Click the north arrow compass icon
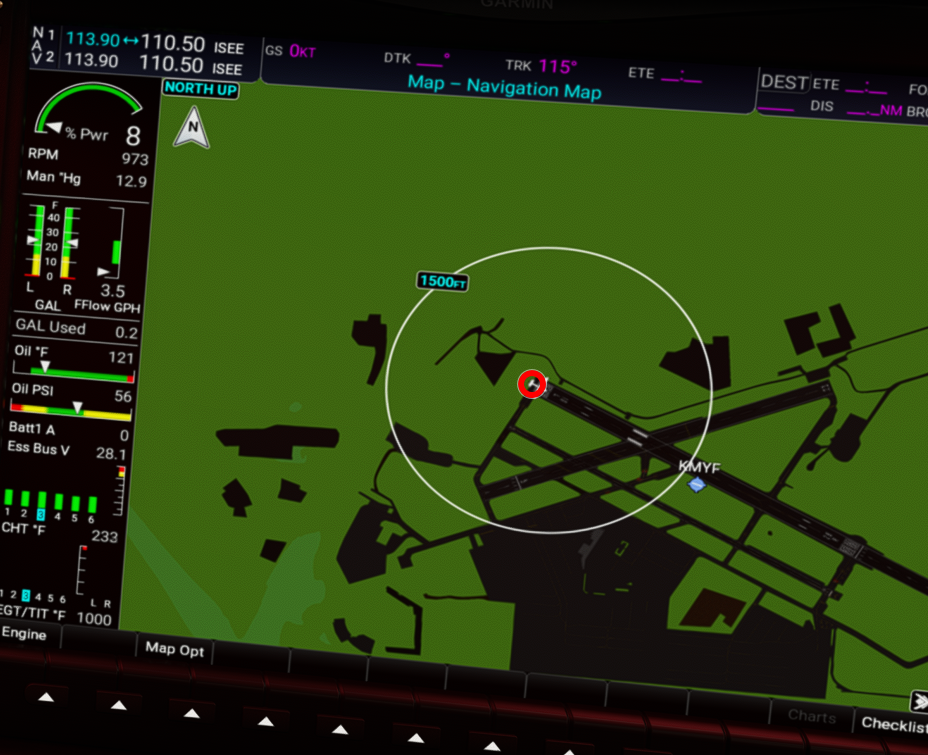Screen dimensions: 928x755 [191, 129]
